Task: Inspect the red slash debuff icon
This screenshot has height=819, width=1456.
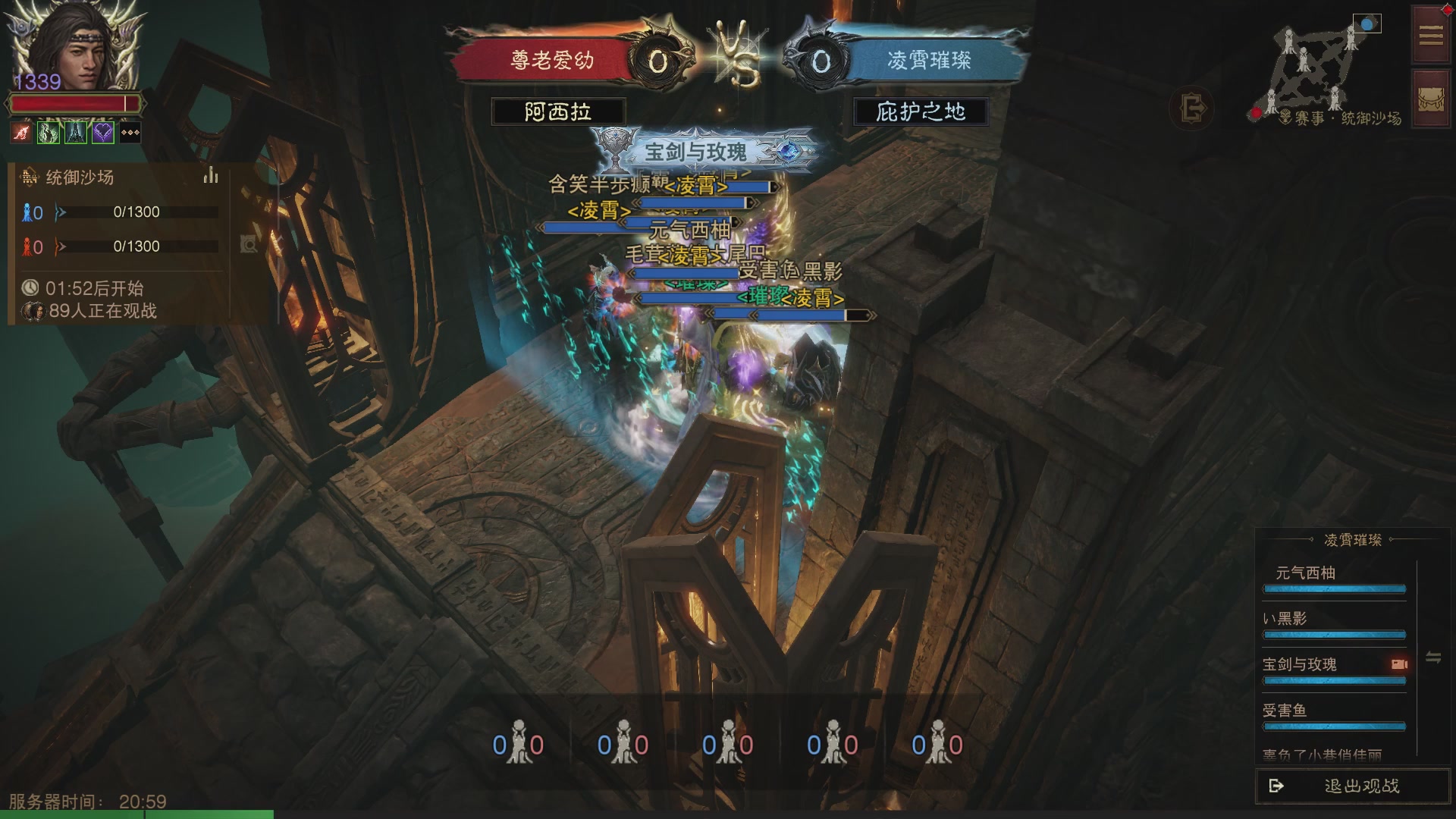Action: (x=21, y=133)
